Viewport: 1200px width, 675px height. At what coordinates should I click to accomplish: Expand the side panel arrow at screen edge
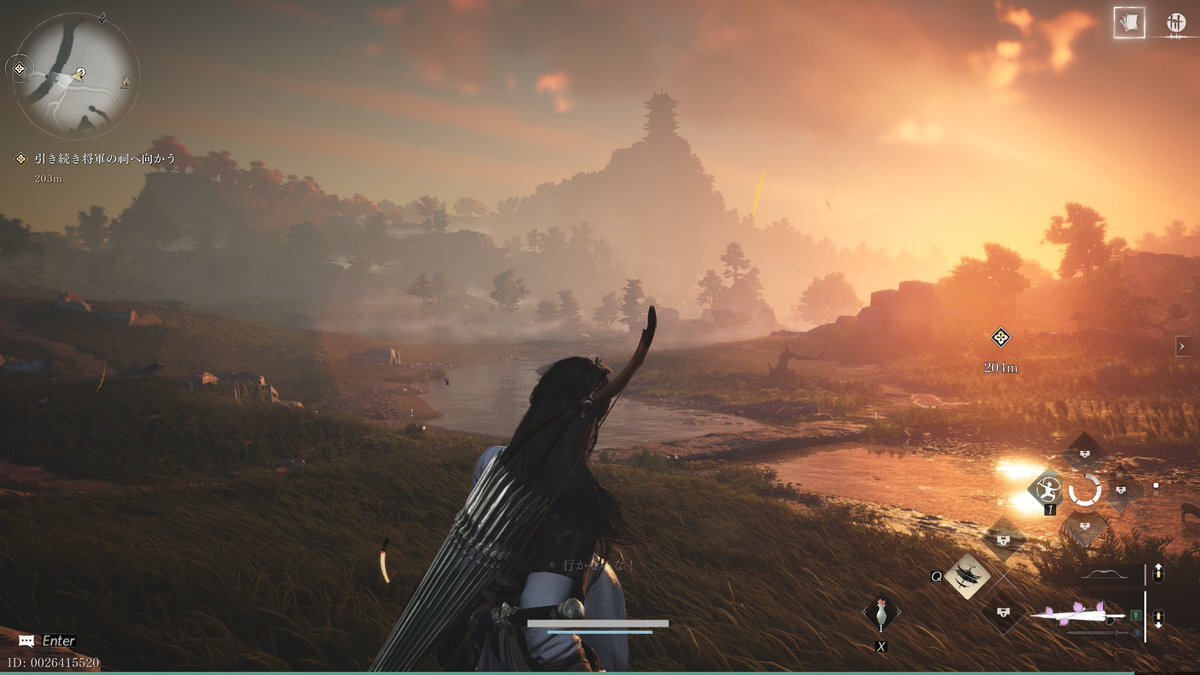[x=1182, y=346]
